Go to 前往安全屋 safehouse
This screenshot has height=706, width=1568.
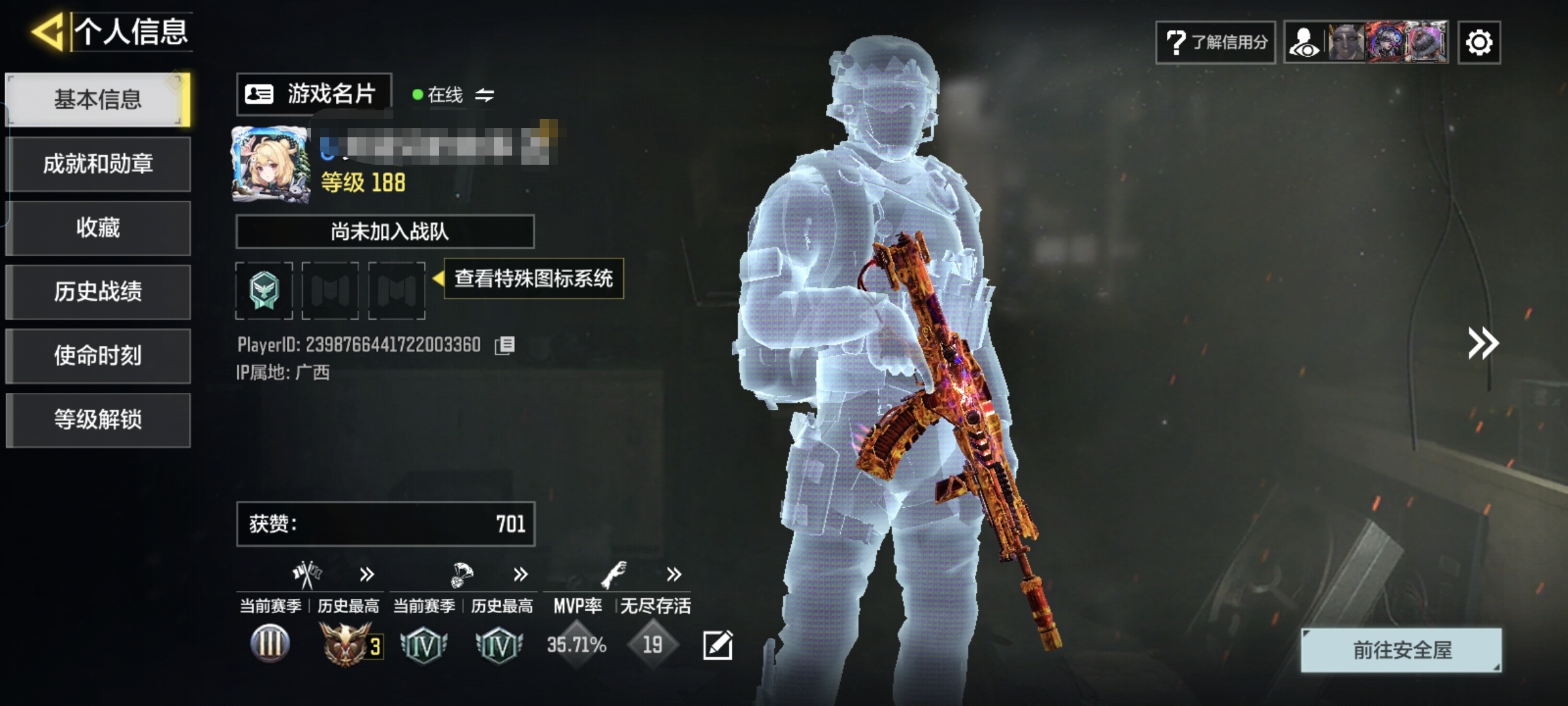[1401, 650]
